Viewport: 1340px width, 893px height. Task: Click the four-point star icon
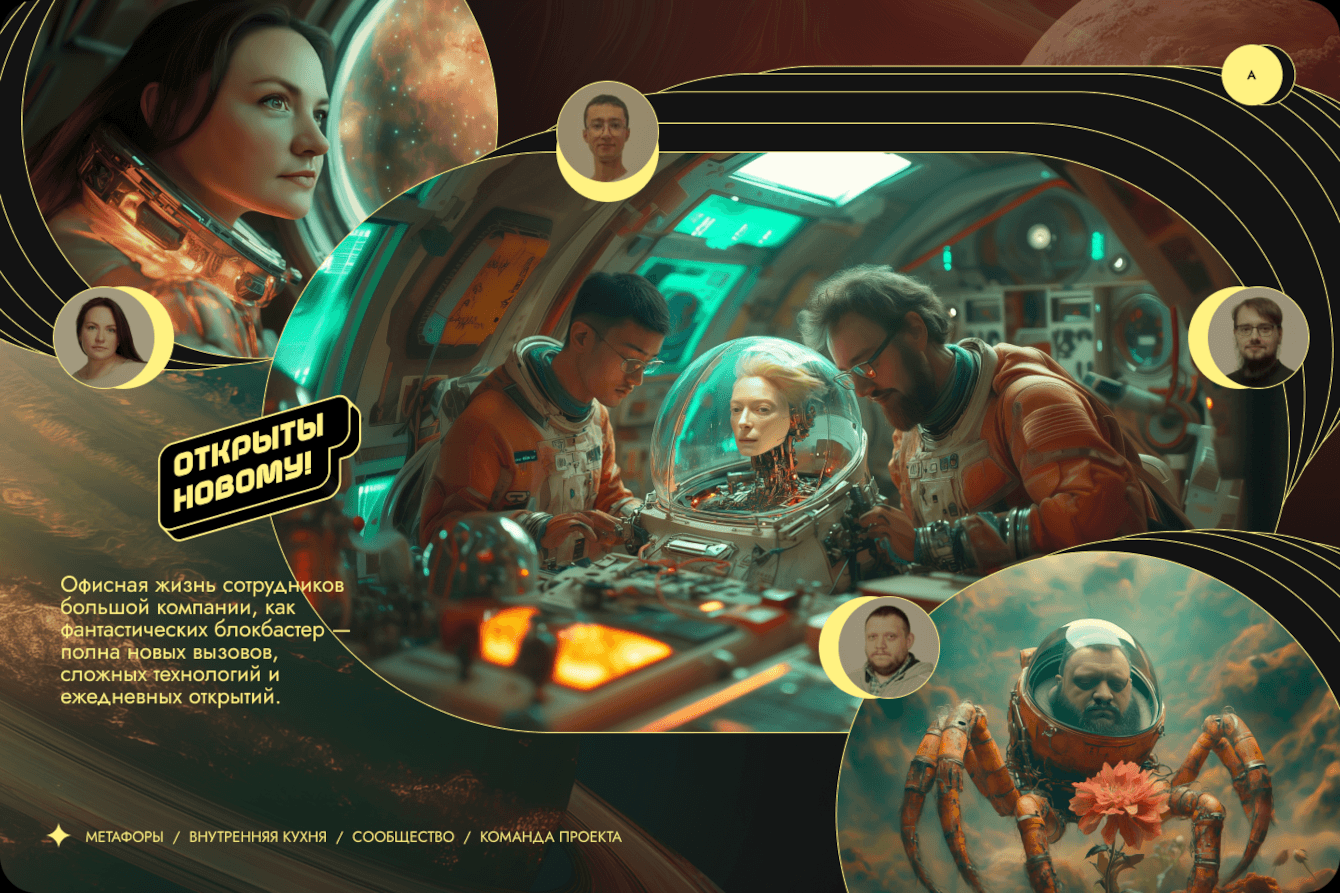[59, 836]
